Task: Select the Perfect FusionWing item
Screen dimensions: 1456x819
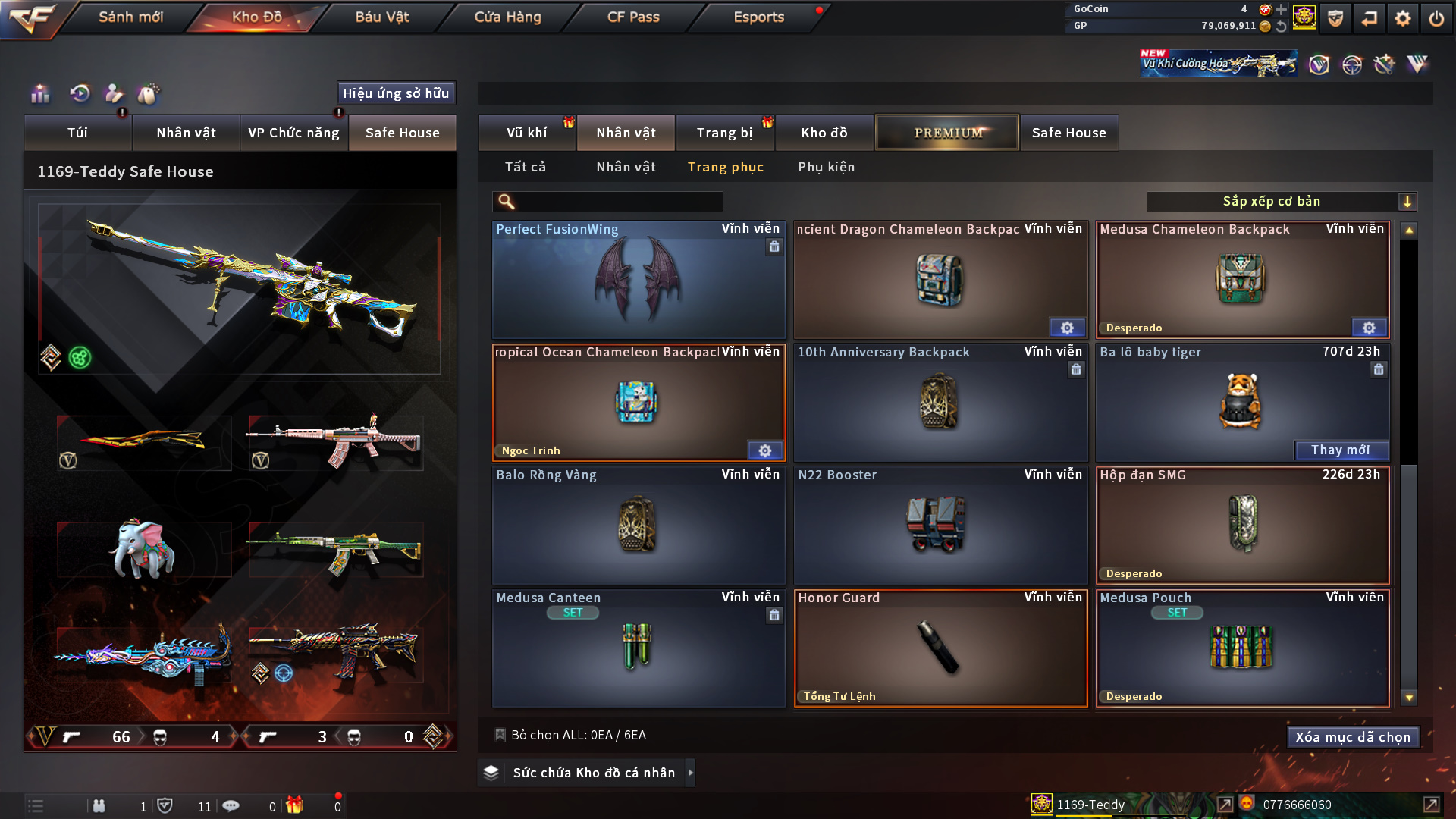Action: [x=639, y=280]
